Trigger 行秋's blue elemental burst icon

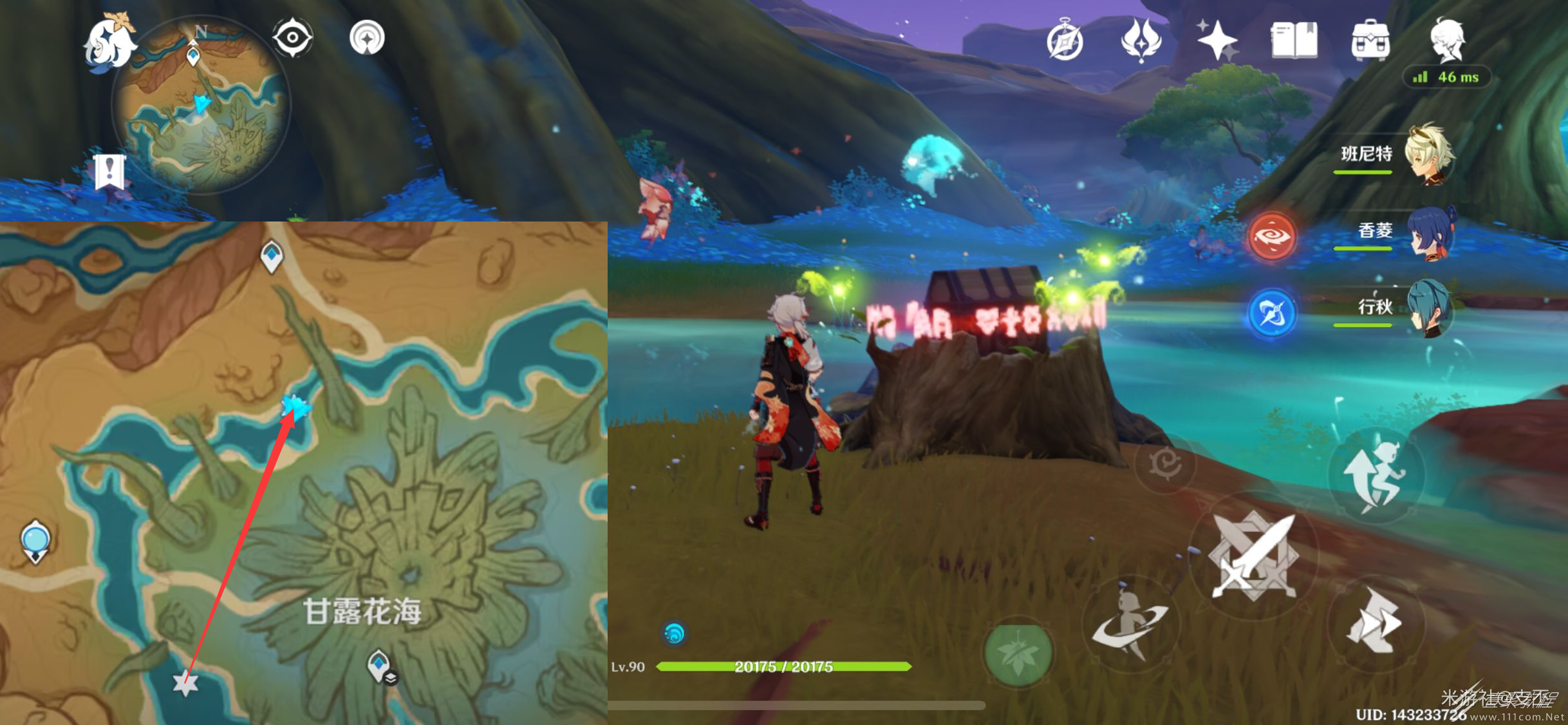1271,314
